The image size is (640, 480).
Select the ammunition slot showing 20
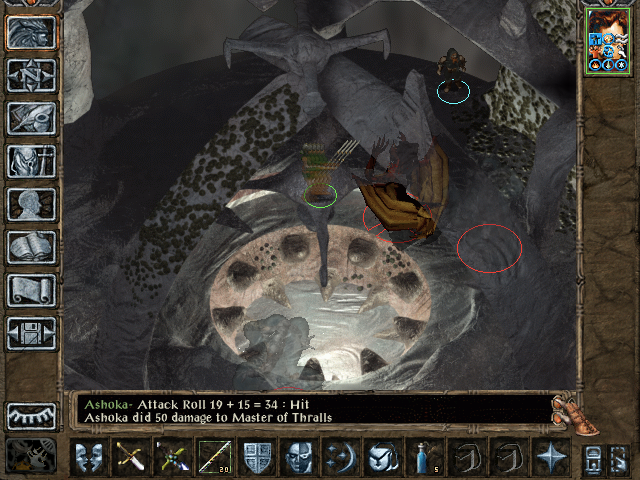[x=214, y=457]
